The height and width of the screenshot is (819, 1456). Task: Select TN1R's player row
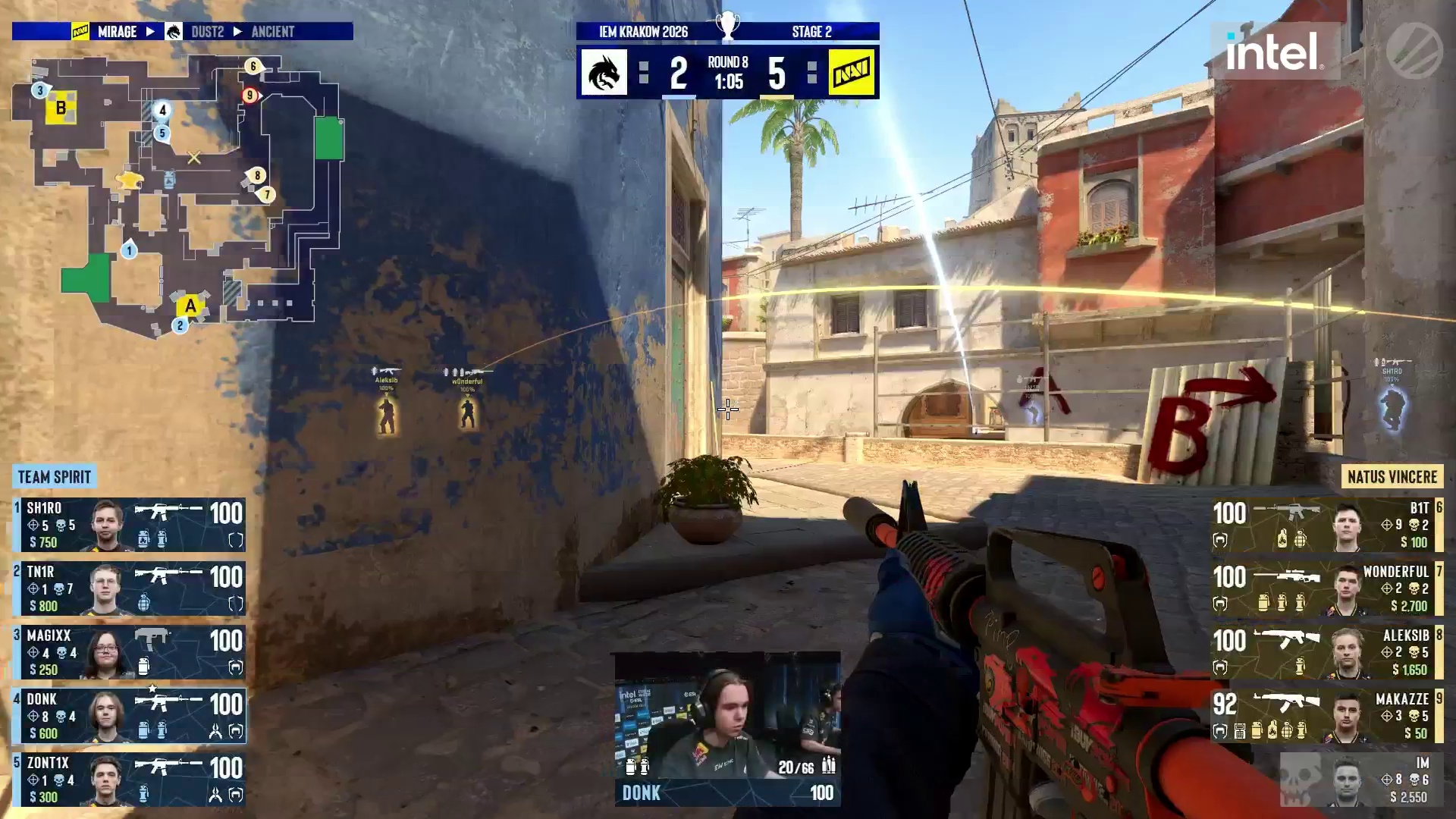point(129,588)
